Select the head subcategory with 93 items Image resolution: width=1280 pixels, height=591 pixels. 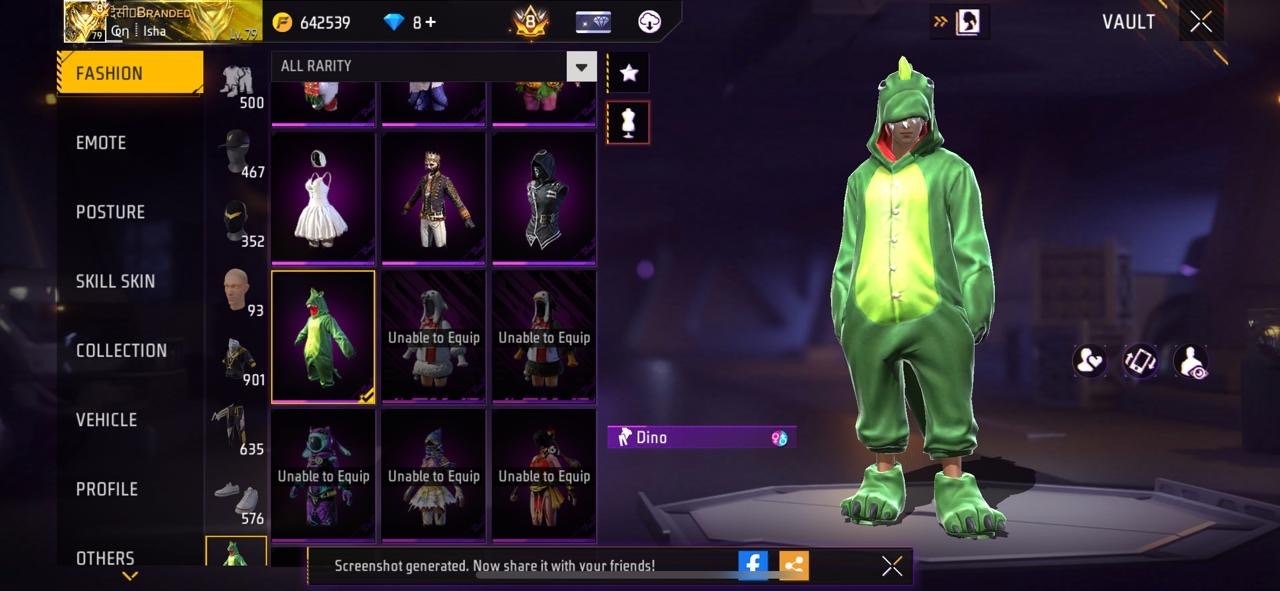click(237, 292)
